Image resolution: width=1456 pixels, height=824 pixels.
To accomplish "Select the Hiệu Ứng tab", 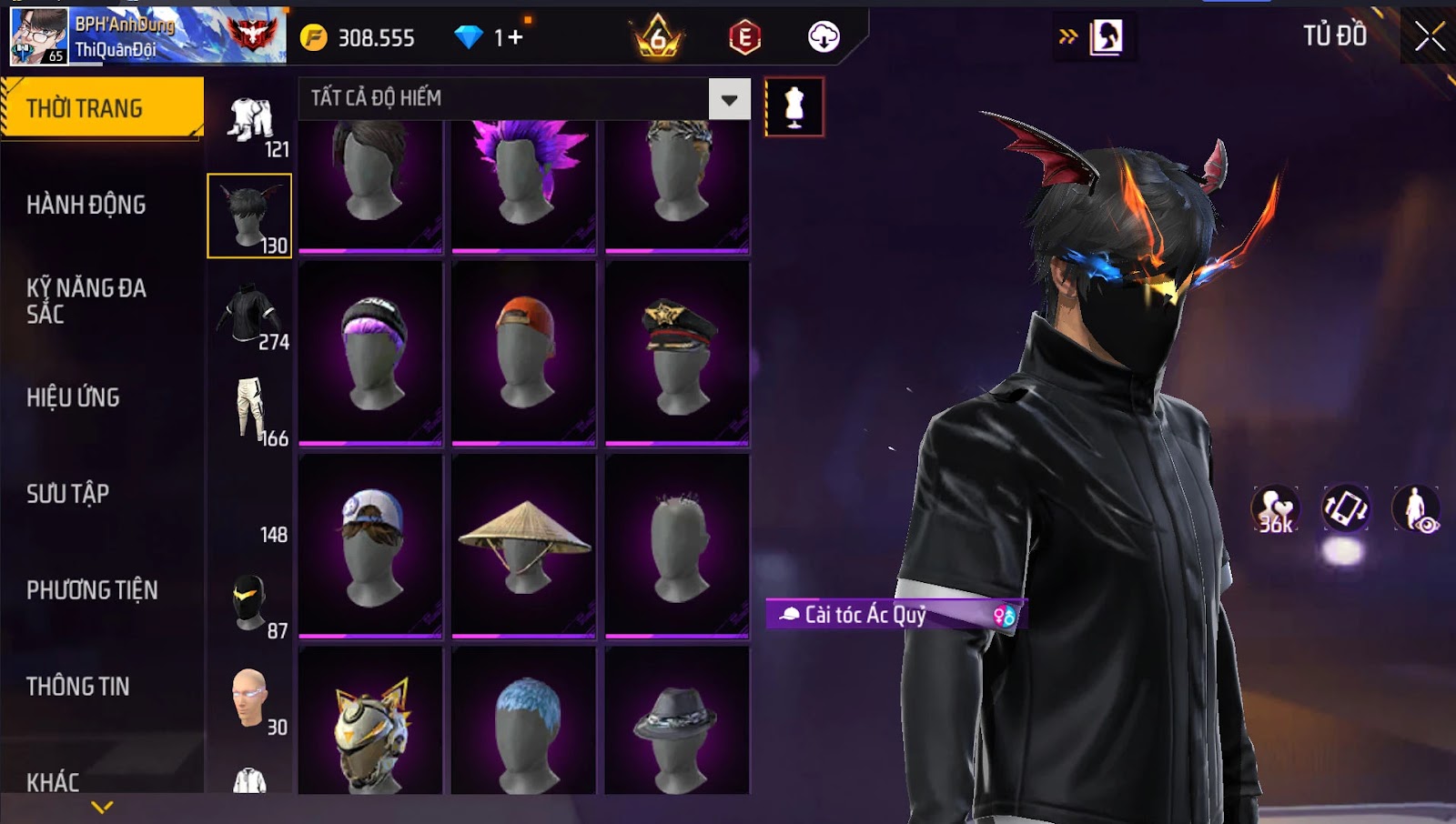I will point(74,397).
